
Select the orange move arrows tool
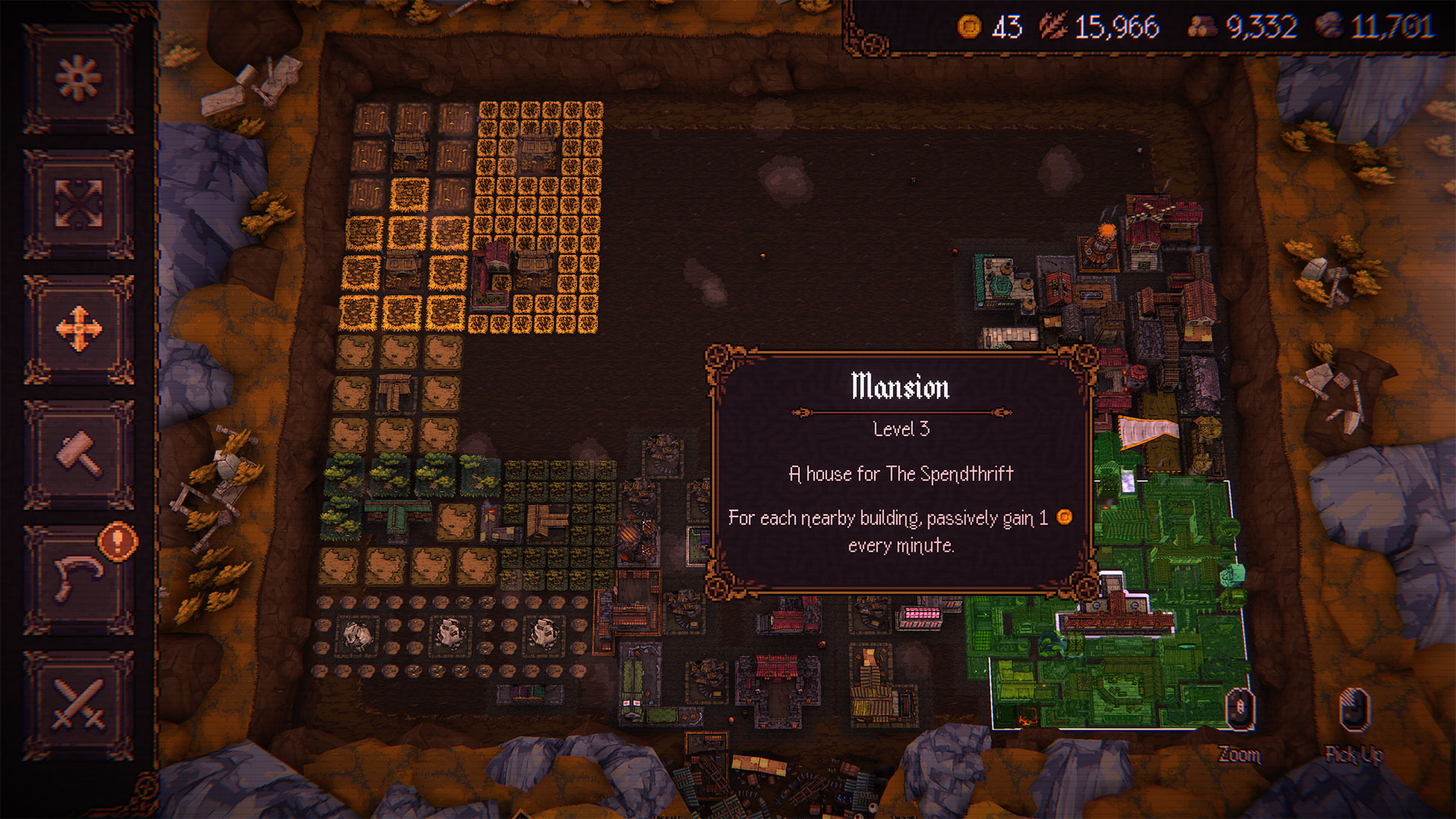[x=79, y=329]
